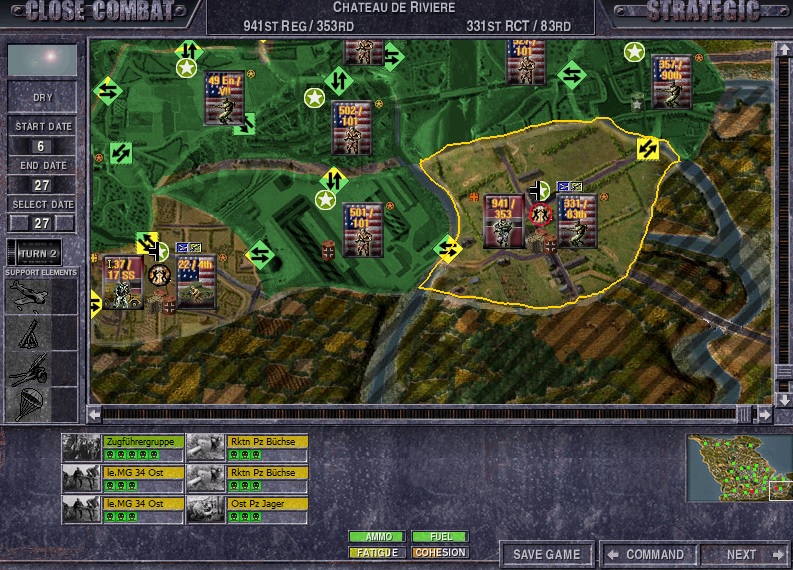Toggle the Cohesion status display
The width and height of the screenshot is (793, 570).
[x=440, y=552]
